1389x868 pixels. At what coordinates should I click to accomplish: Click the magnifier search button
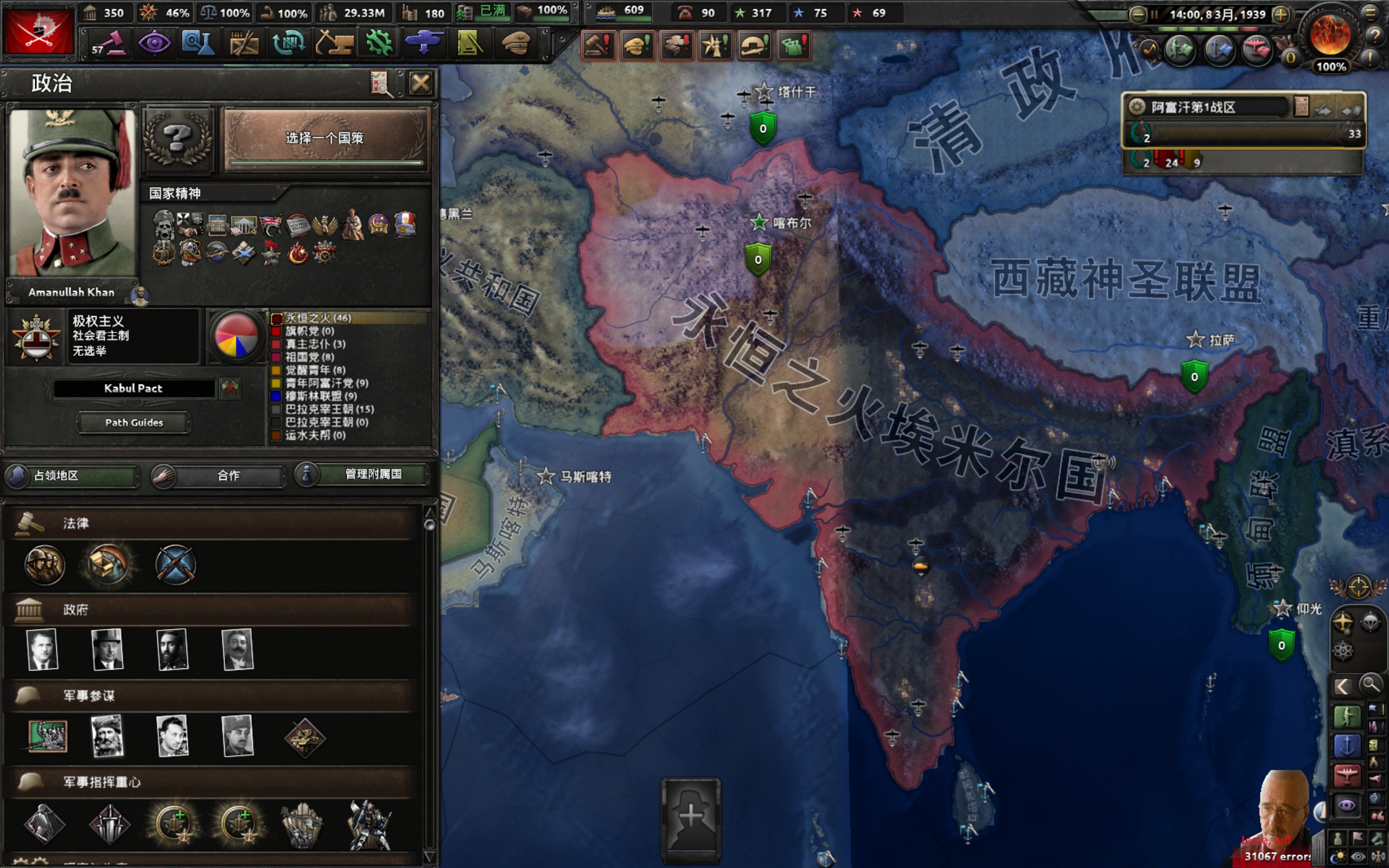pos(1370,684)
